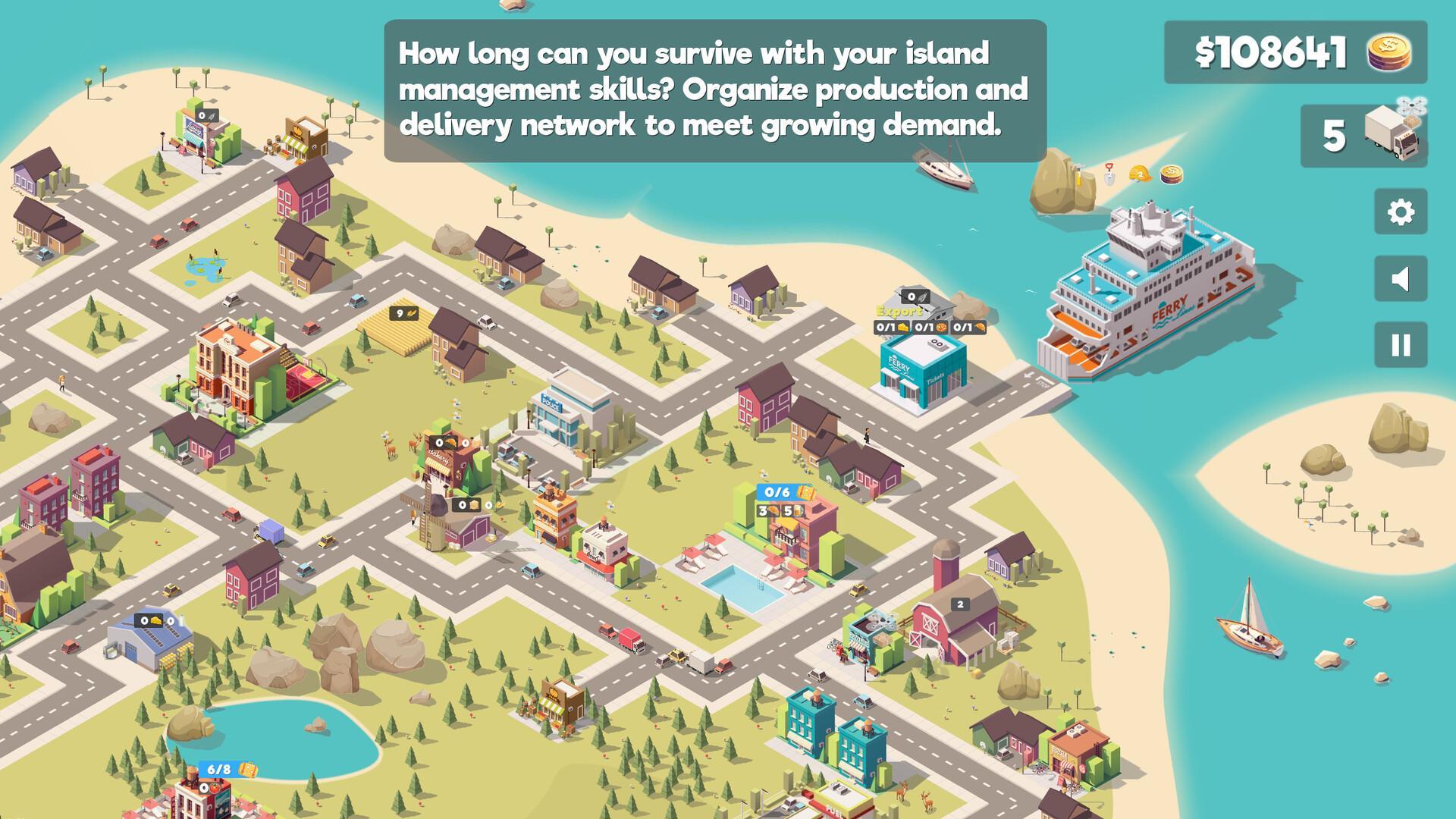The width and height of the screenshot is (1456, 819).
Task: Click the feather badge above the Export warehouse
Action: (915, 297)
